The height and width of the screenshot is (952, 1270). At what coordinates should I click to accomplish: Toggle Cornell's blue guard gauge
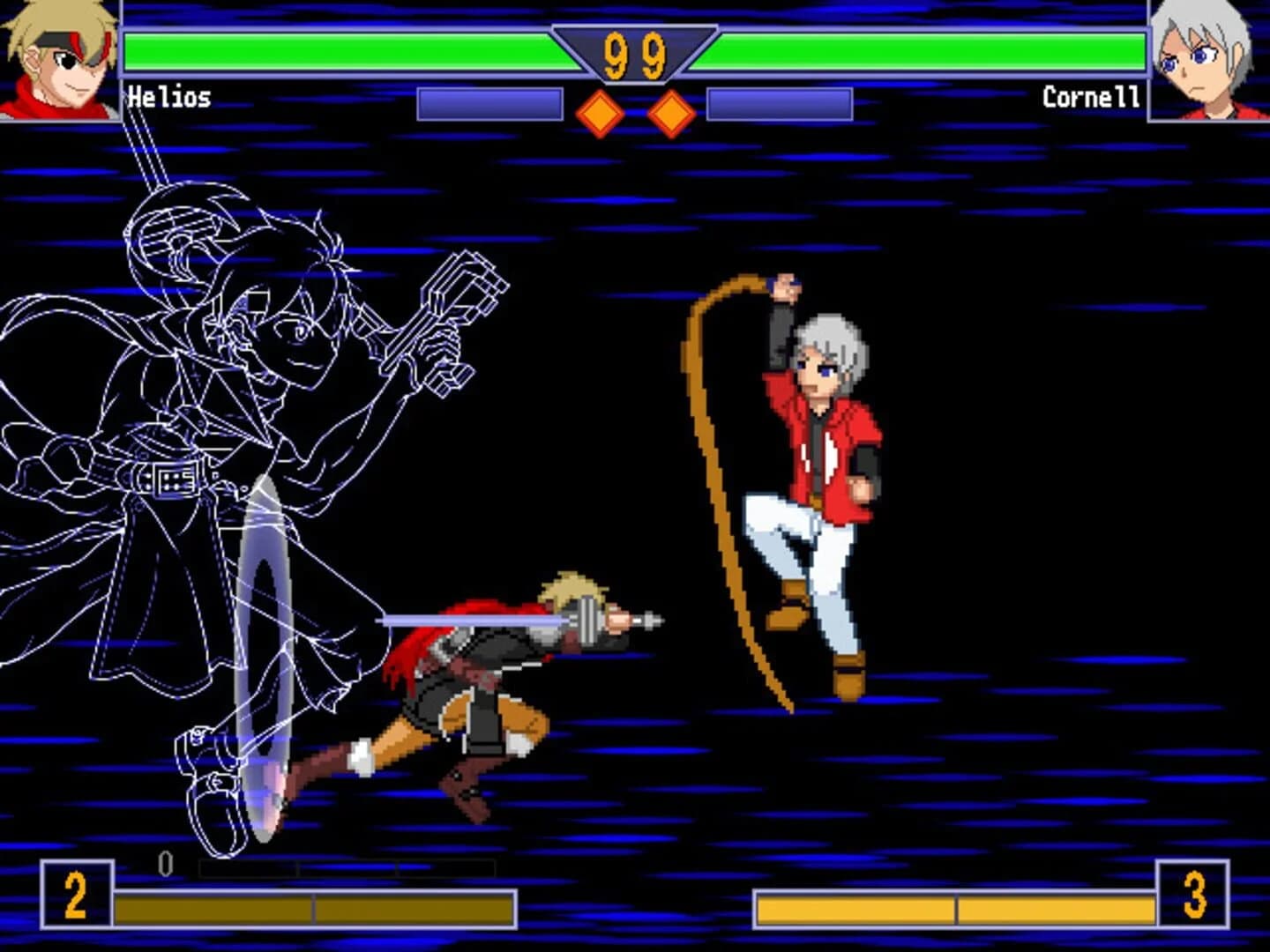(x=781, y=101)
